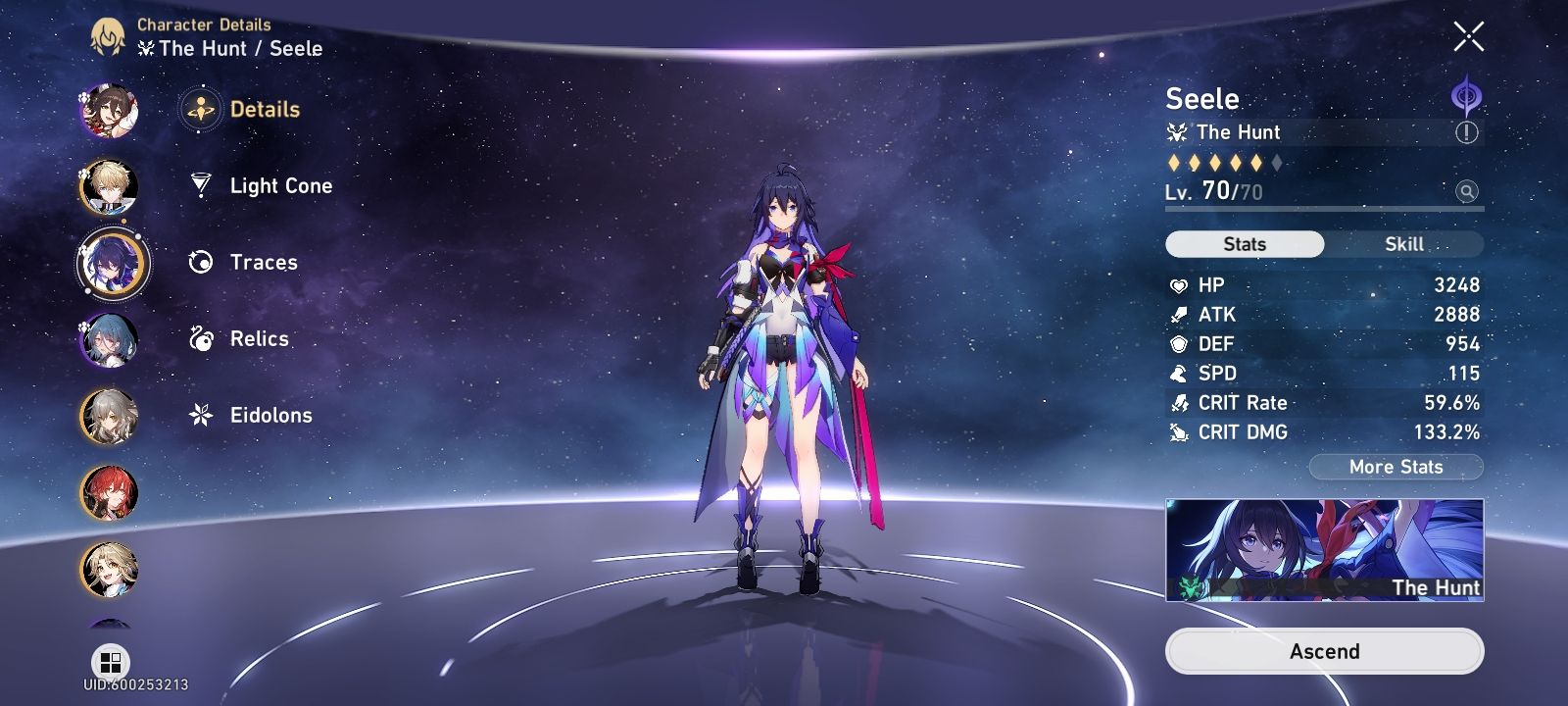Click the Details compass icon

[200, 110]
